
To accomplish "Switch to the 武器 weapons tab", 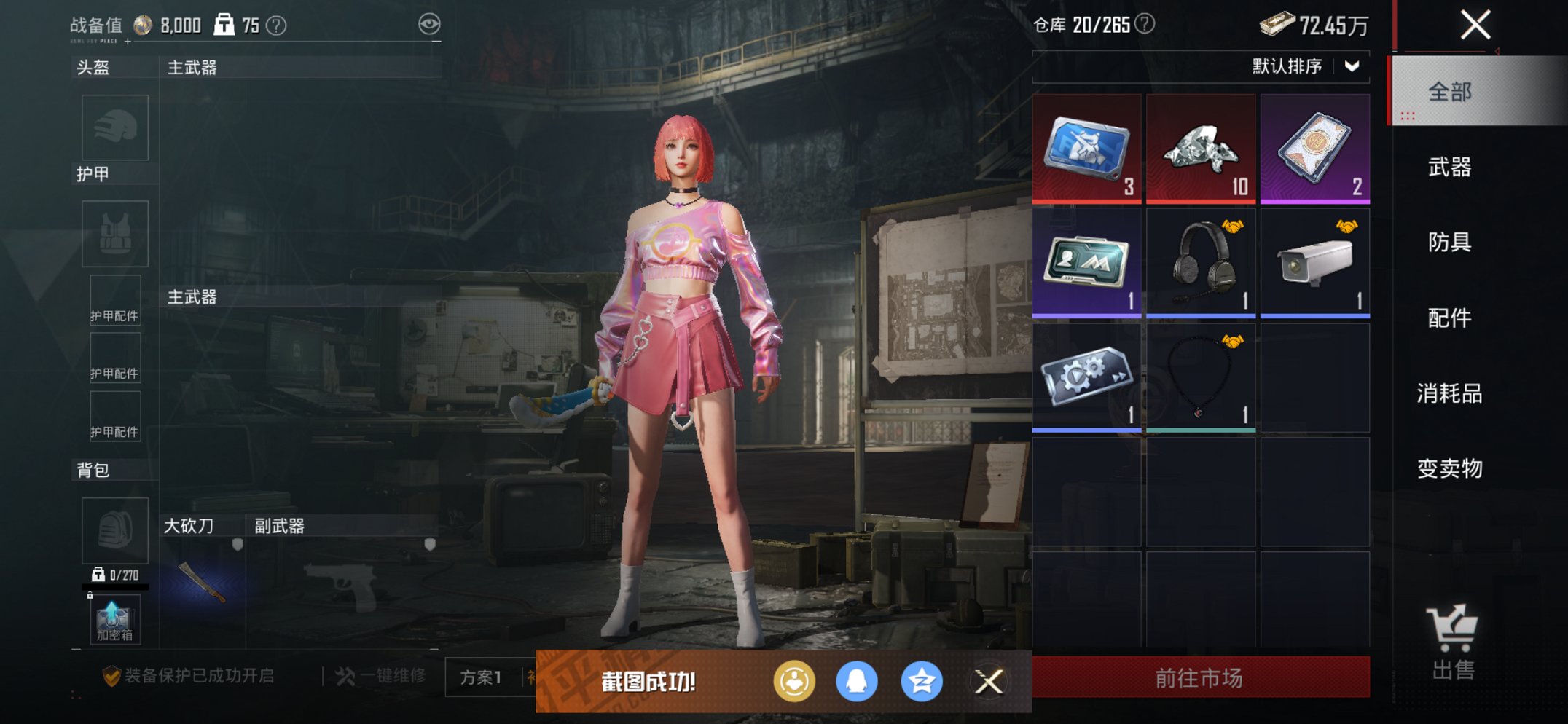I will [1449, 168].
